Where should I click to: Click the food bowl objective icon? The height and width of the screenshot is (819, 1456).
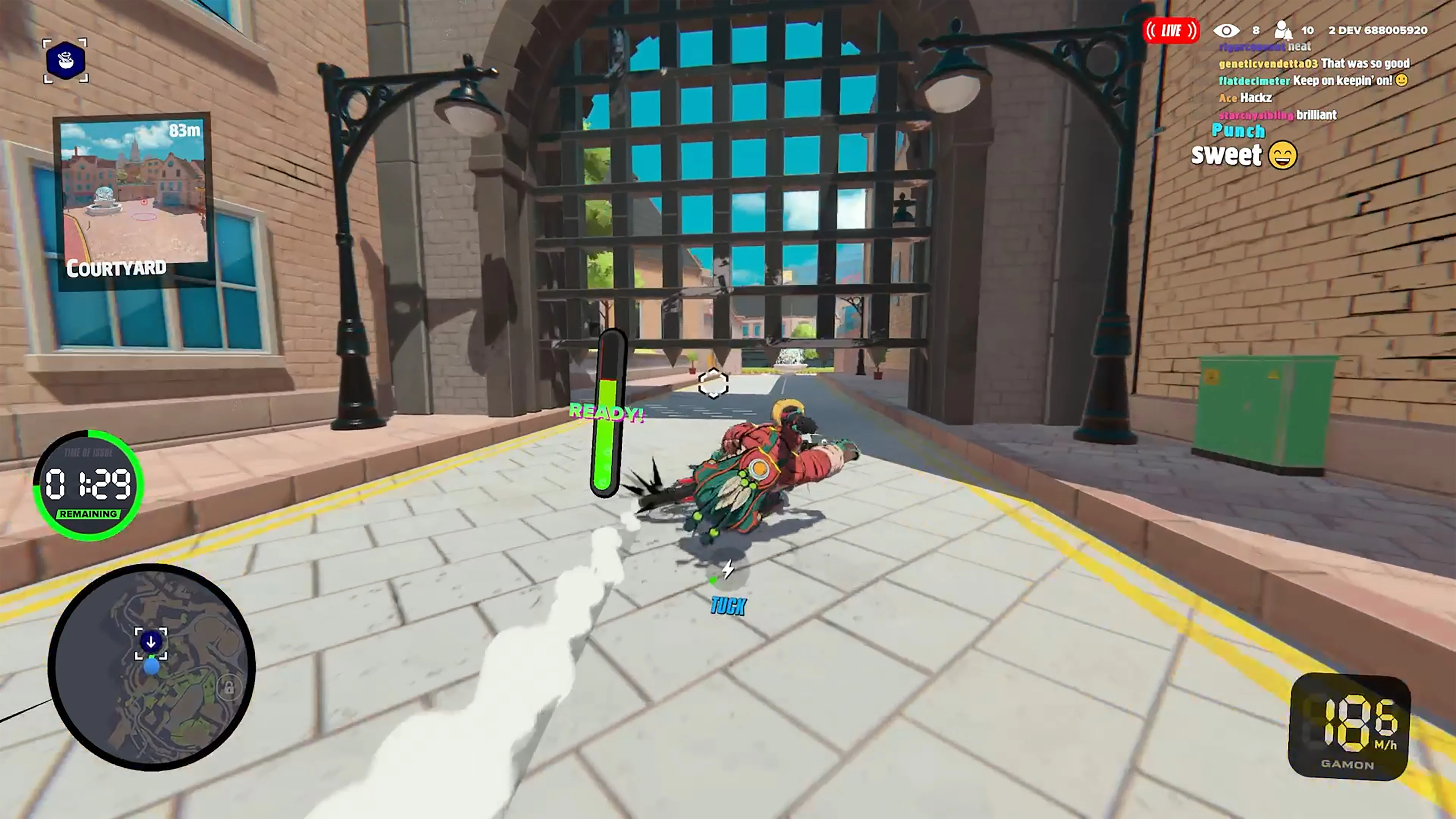coord(65,61)
